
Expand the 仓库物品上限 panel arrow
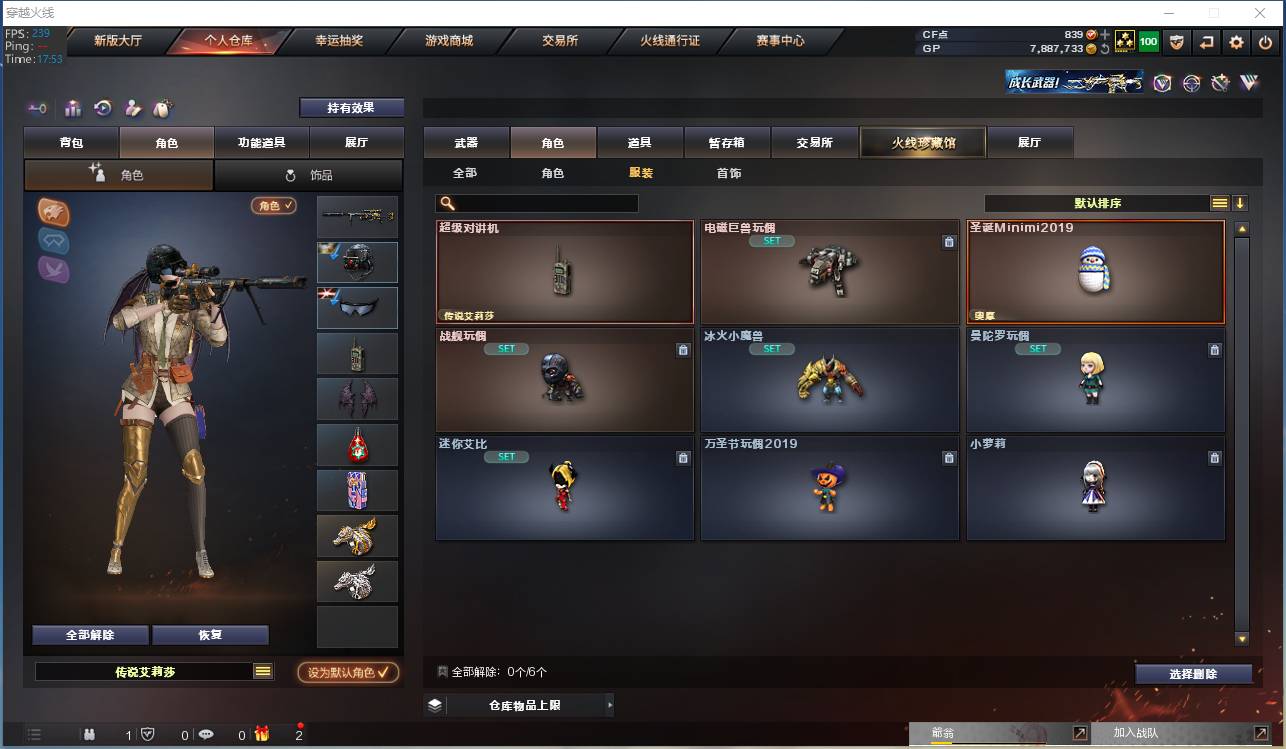[610, 704]
